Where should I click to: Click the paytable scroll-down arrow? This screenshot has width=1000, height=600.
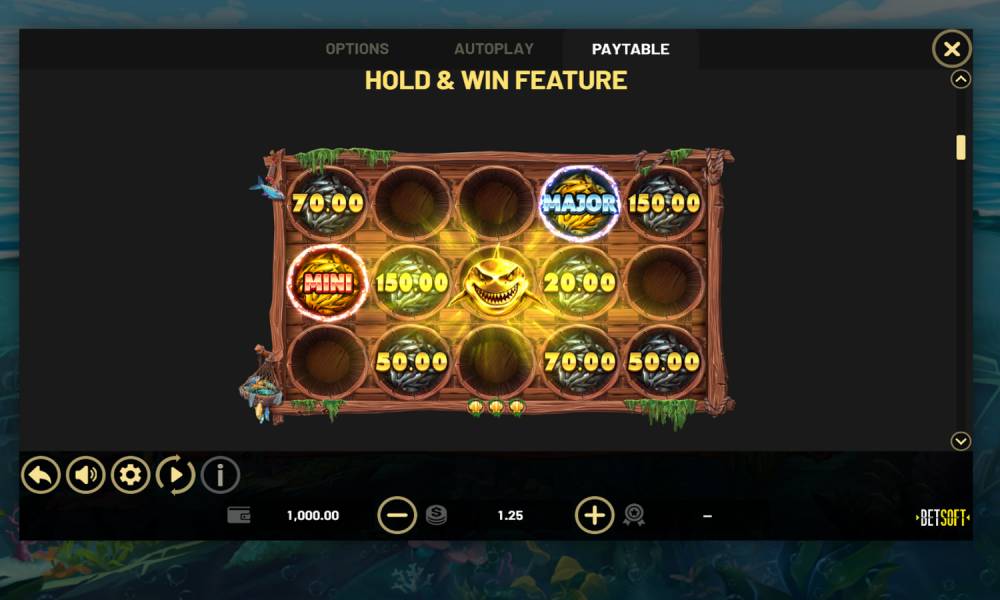[961, 441]
